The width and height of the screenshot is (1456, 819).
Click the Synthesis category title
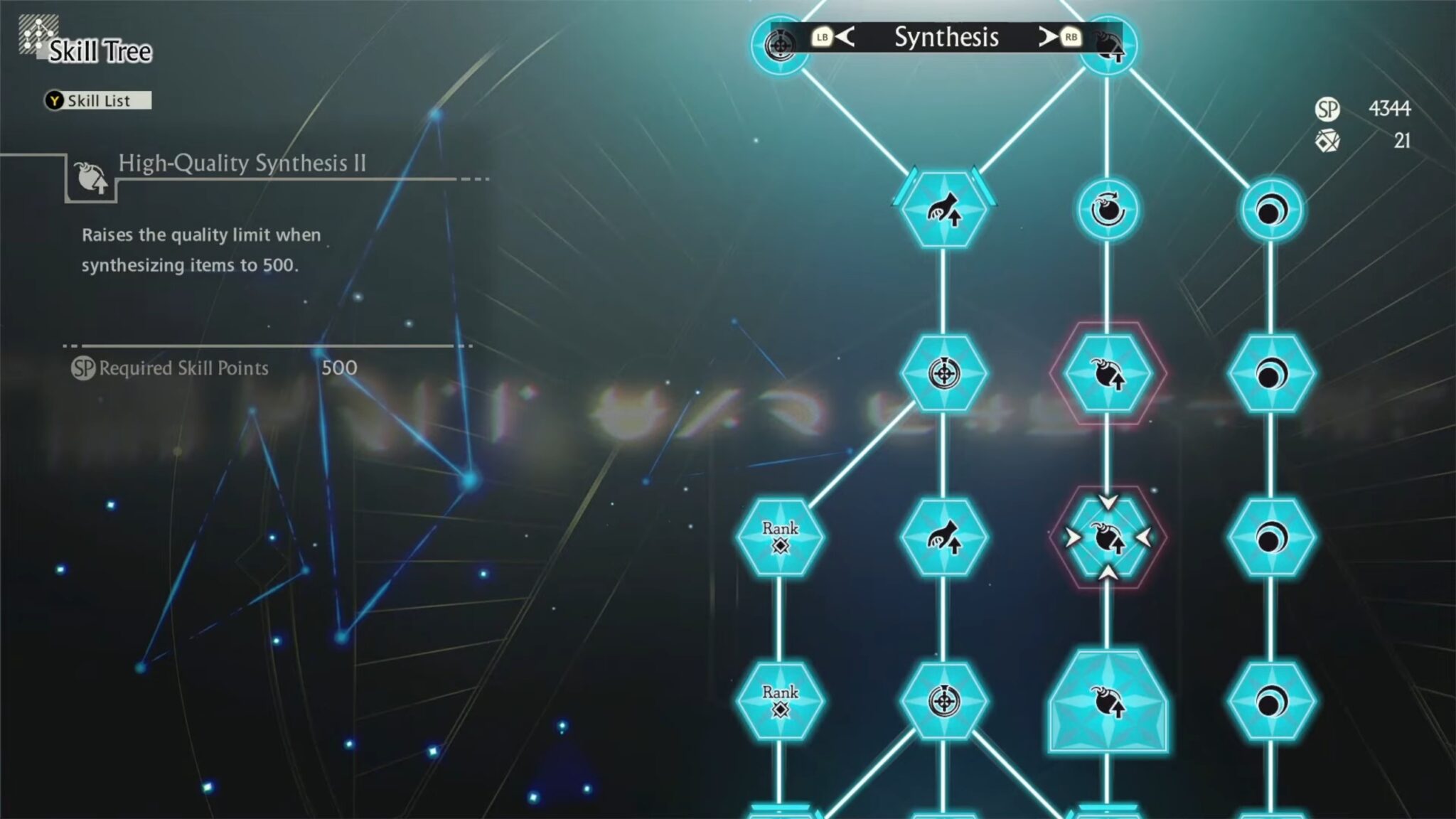[948, 37]
